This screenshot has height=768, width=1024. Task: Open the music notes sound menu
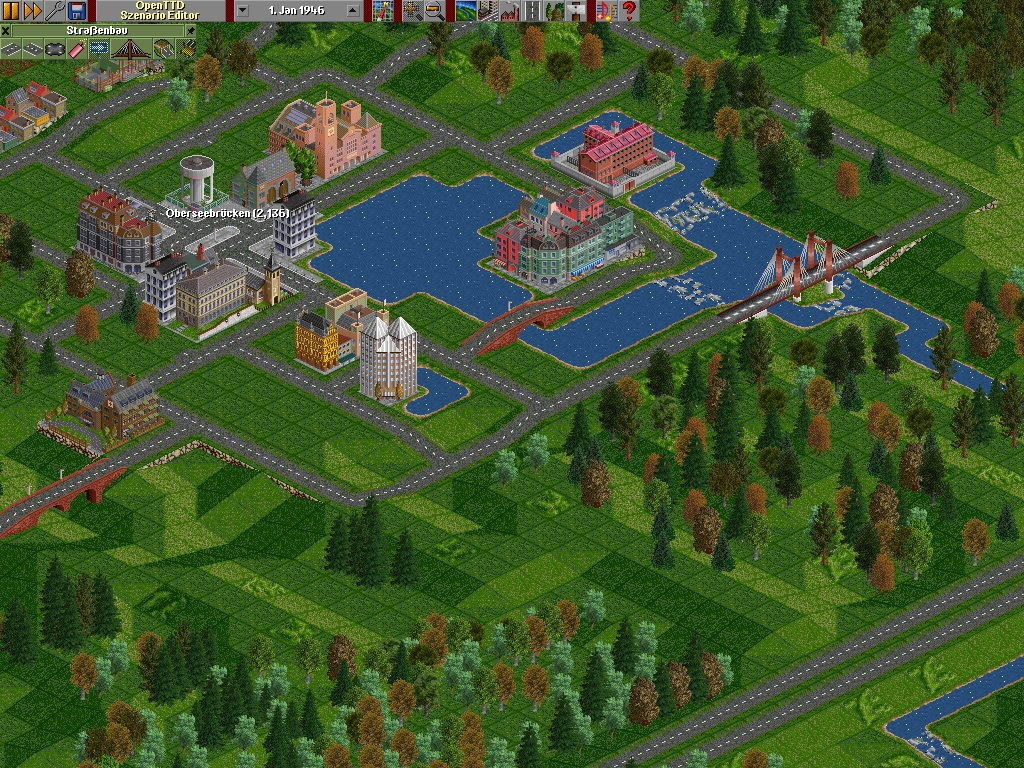click(x=604, y=11)
